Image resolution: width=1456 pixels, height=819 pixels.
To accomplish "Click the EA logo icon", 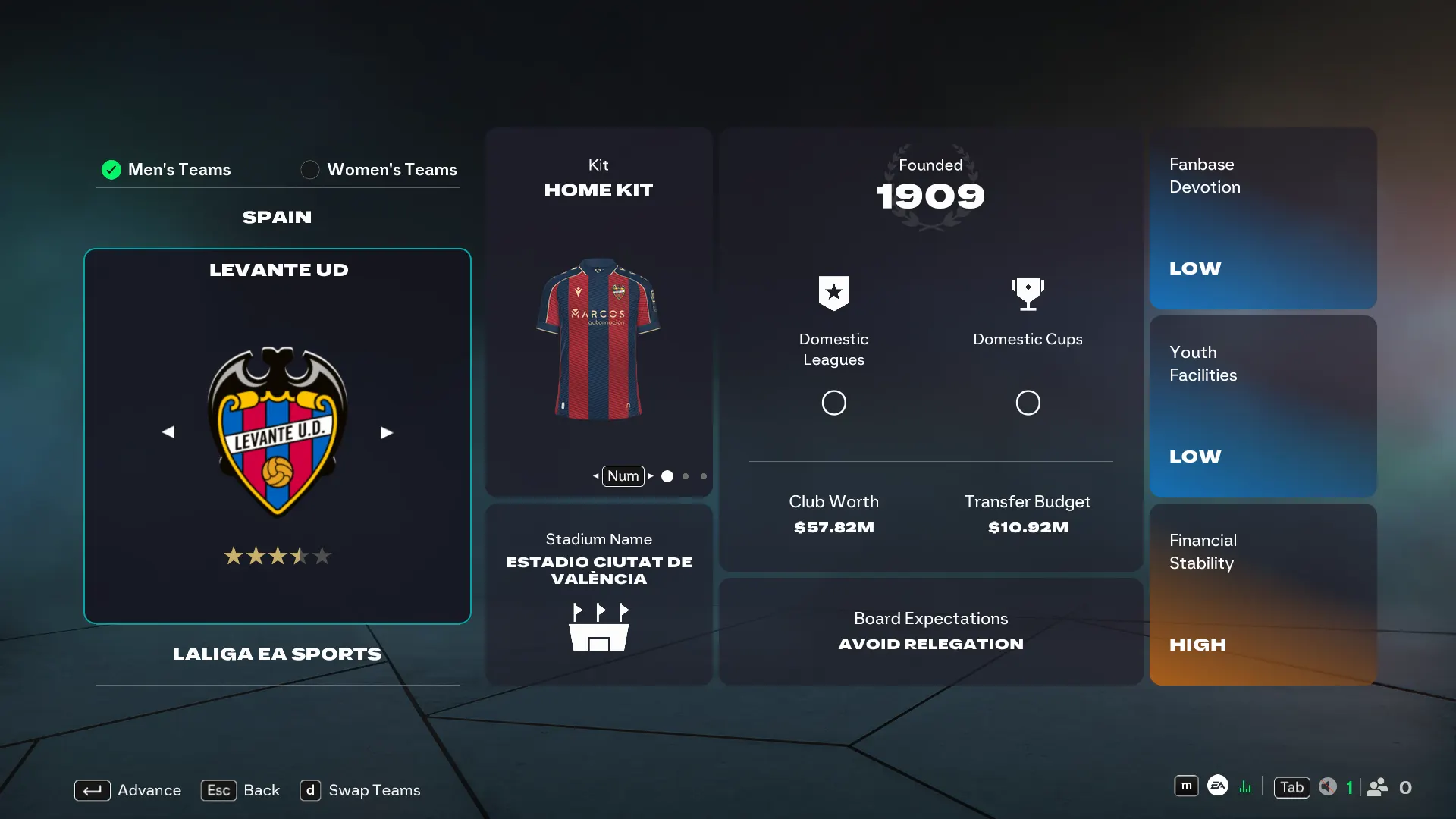I will [x=1218, y=786].
